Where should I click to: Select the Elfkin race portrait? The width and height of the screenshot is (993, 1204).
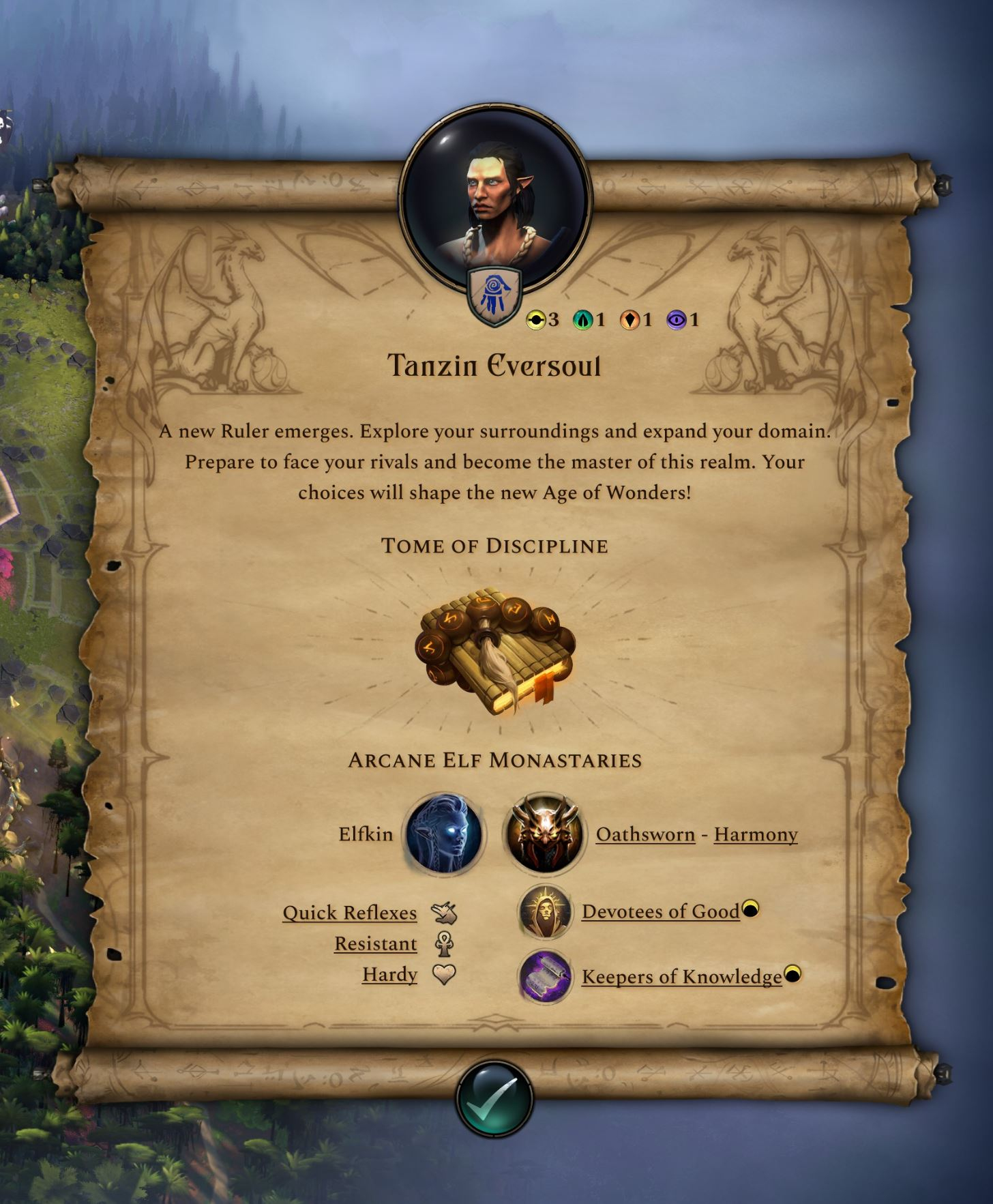click(444, 834)
